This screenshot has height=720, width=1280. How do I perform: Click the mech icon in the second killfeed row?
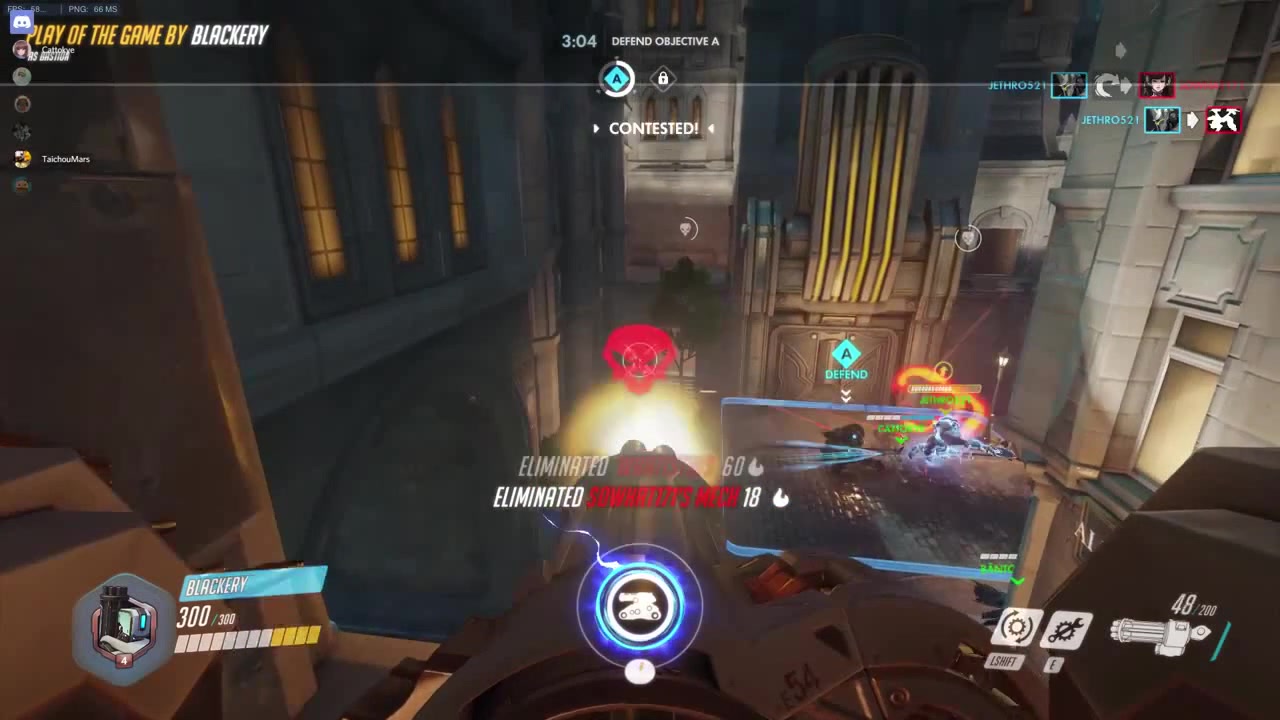[x=1223, y=120]
